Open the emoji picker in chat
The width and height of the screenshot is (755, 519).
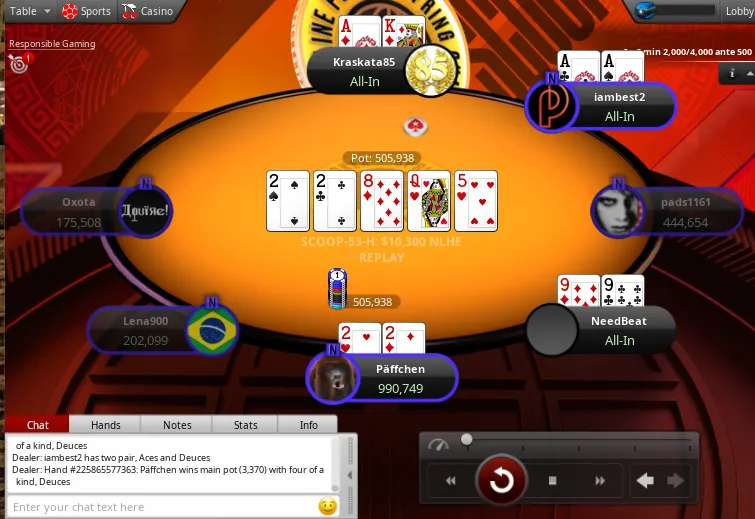click(327, 507)
